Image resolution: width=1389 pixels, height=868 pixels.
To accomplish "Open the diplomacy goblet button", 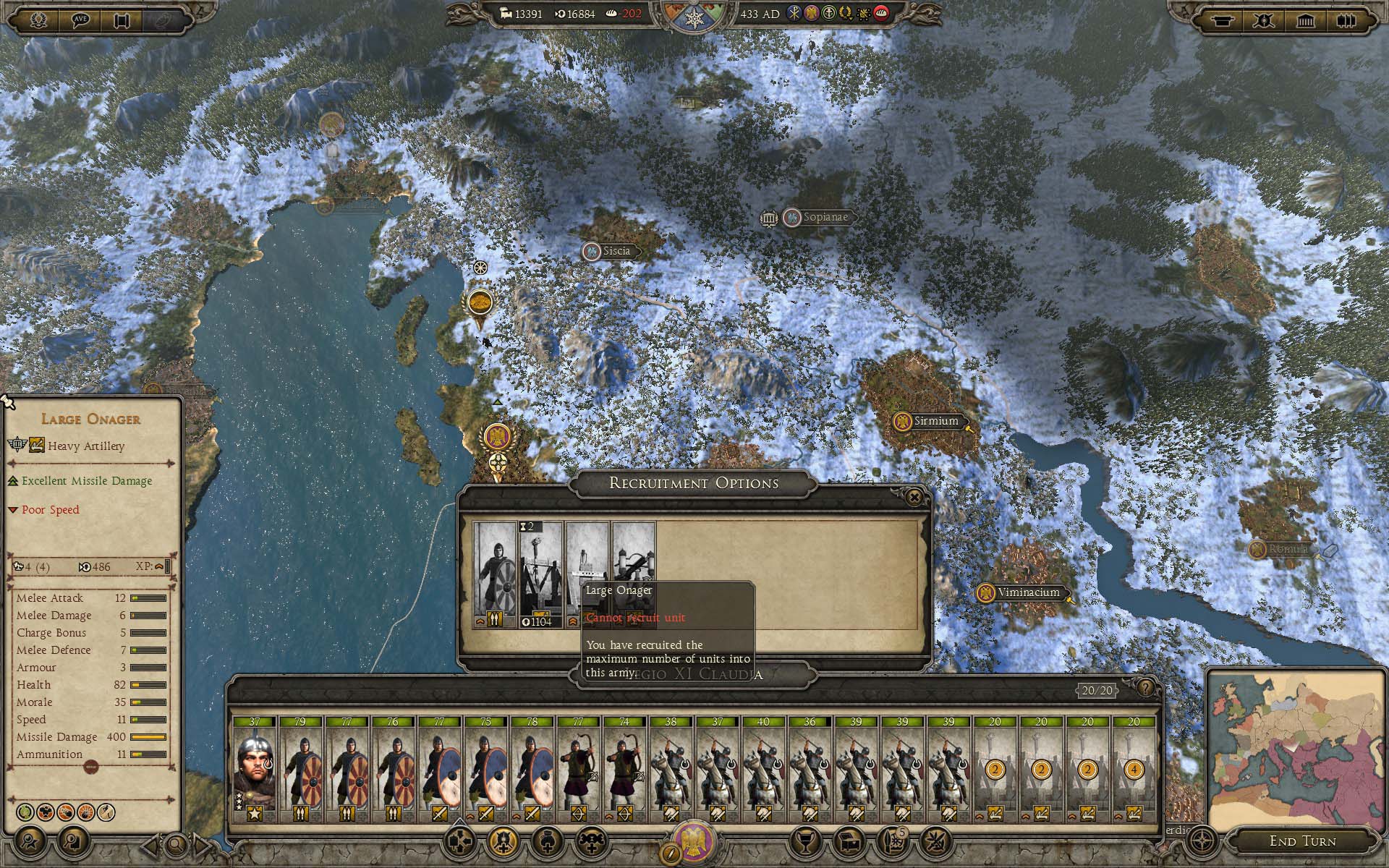I will (803, 841).
